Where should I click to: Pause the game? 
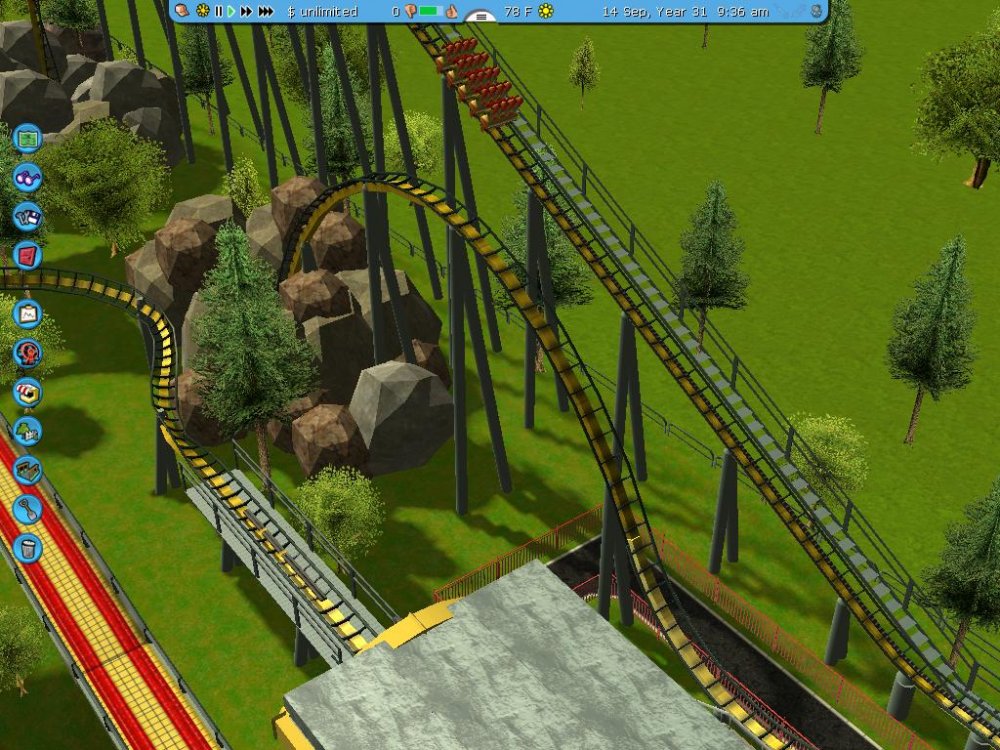[x=218, y=11]
